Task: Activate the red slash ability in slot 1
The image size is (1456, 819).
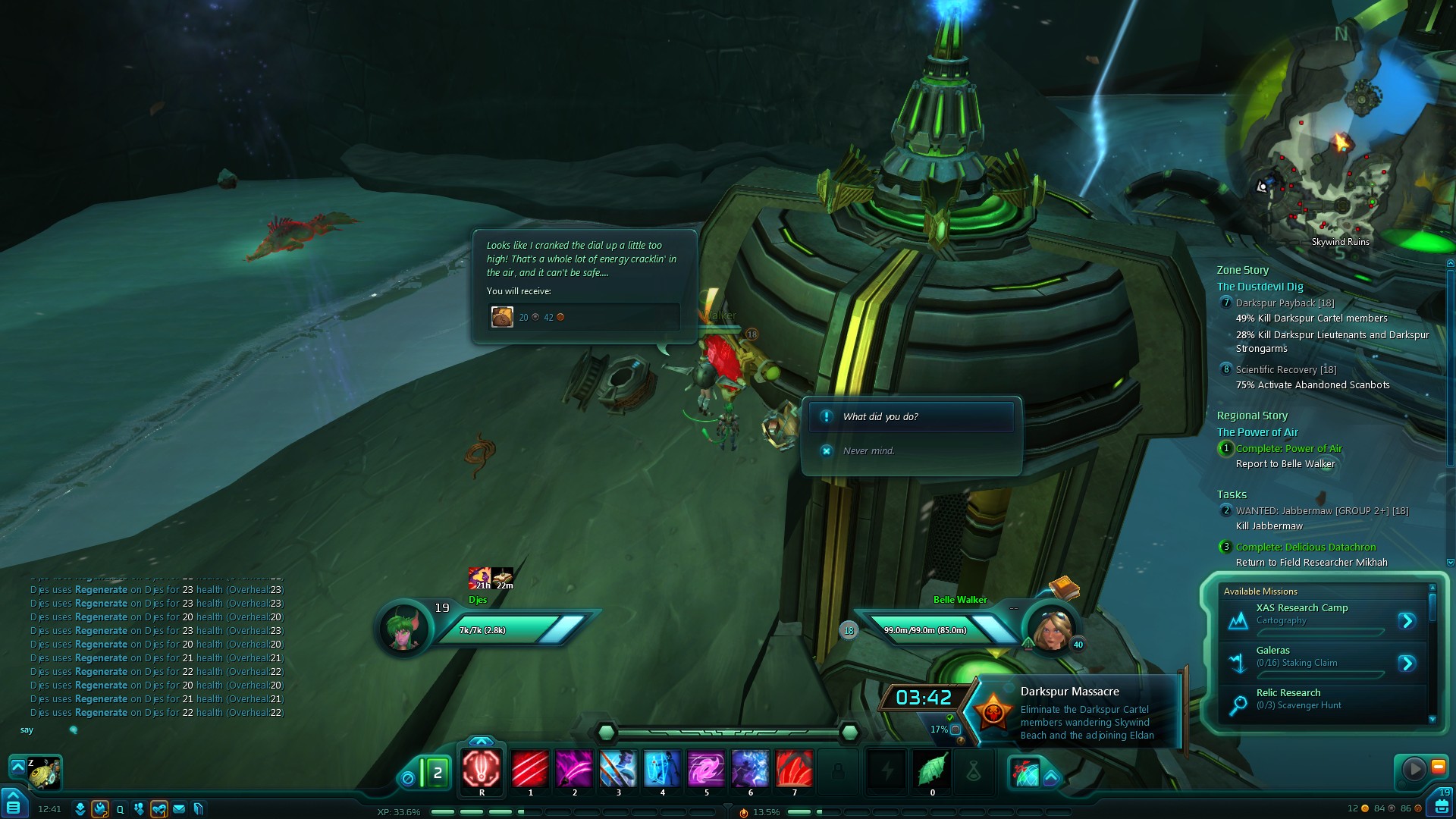Action: [530, 769]
